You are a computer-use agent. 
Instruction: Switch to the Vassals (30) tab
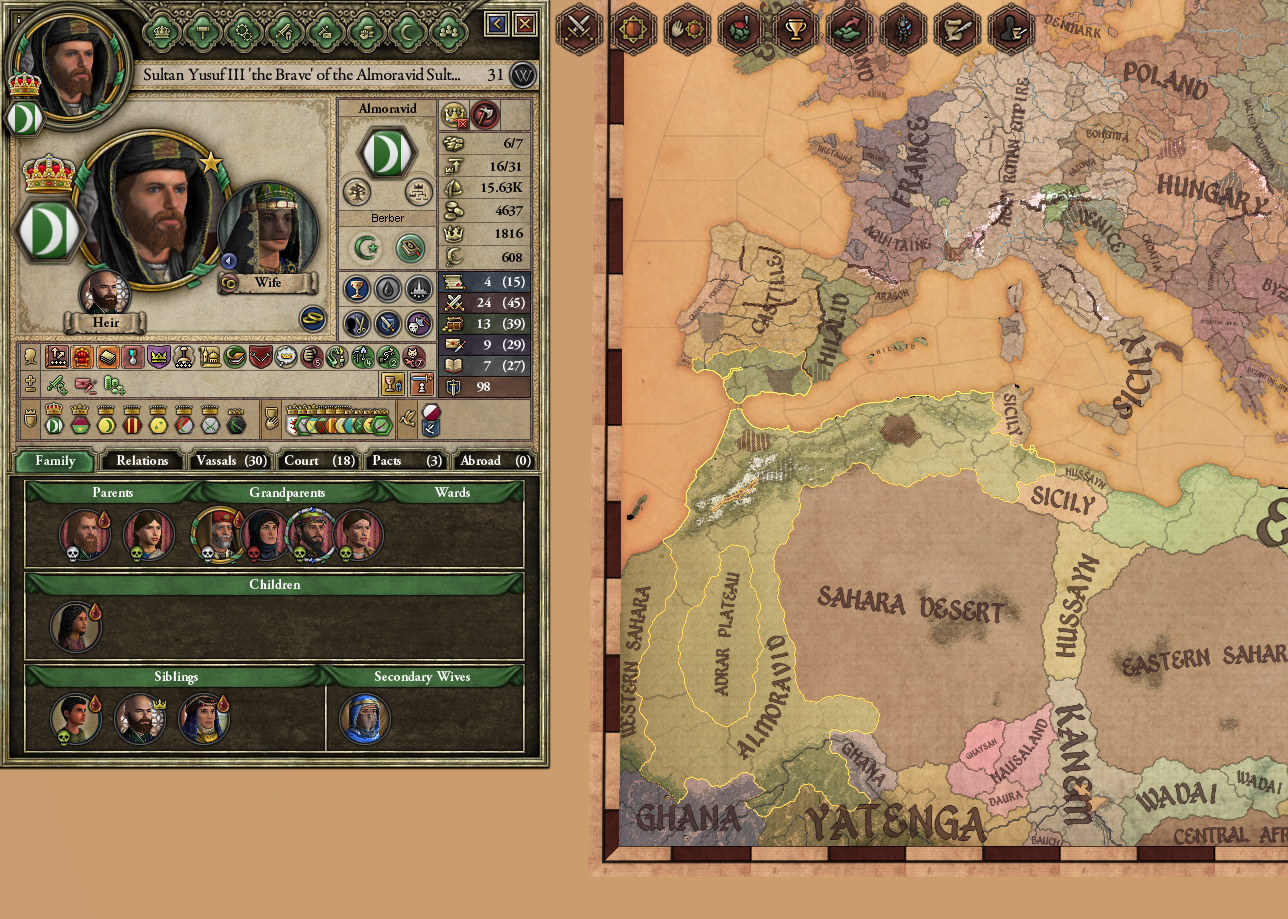click(230, 461)
